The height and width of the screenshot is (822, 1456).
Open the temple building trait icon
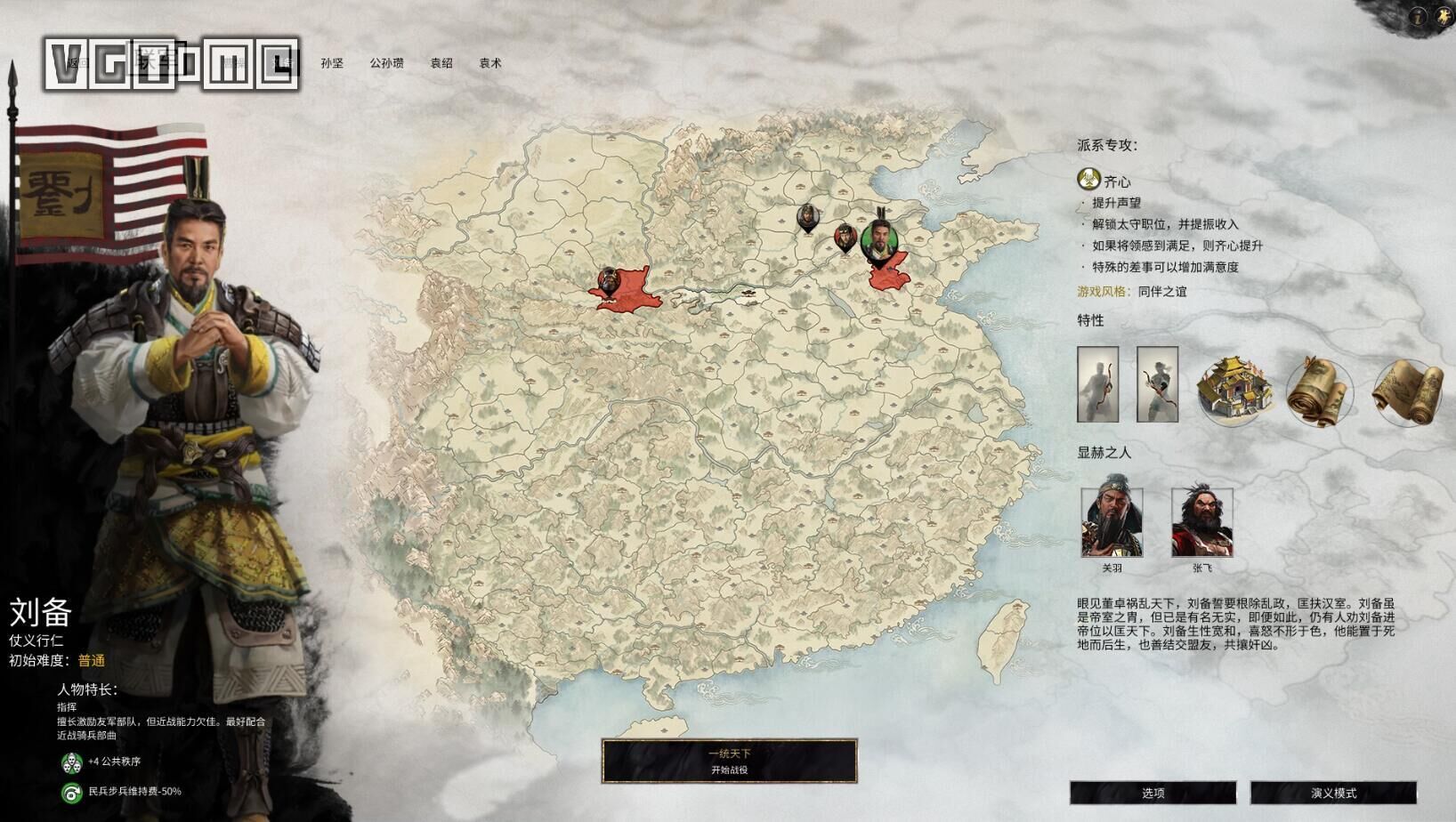pos(1234,387)
